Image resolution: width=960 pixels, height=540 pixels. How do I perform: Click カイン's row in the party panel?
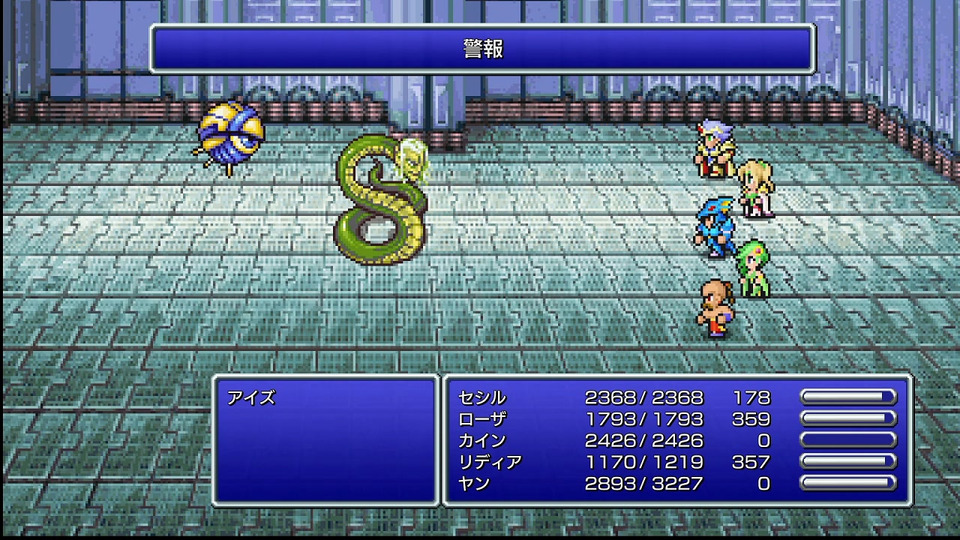pos(482,440)
